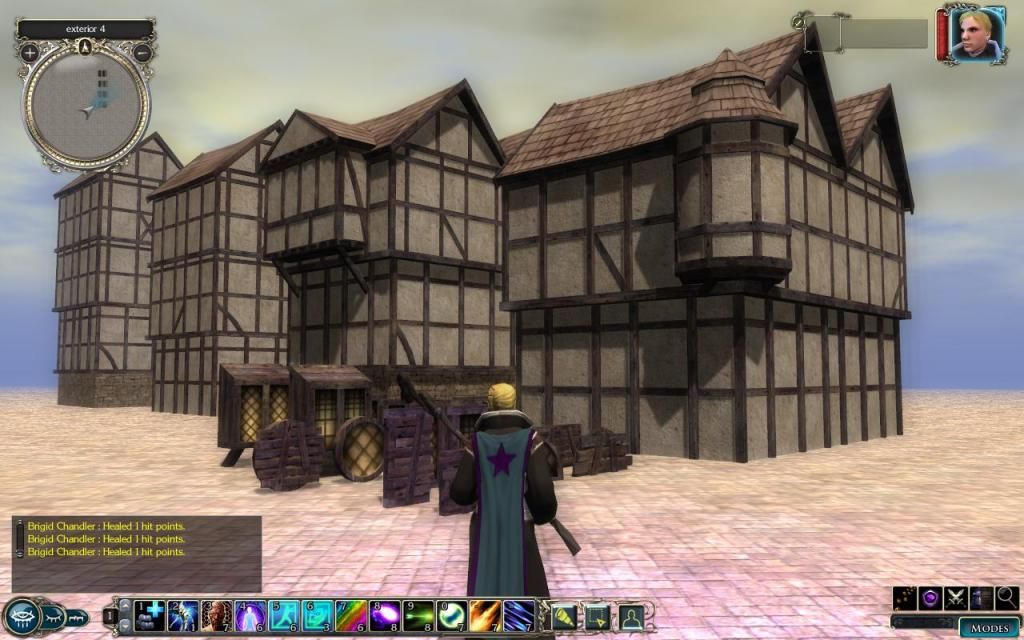Image resolution: width=1024 pixels, height=640 pixels.
Task: Zoom in the minimap with the plus button
Action: 30,52
